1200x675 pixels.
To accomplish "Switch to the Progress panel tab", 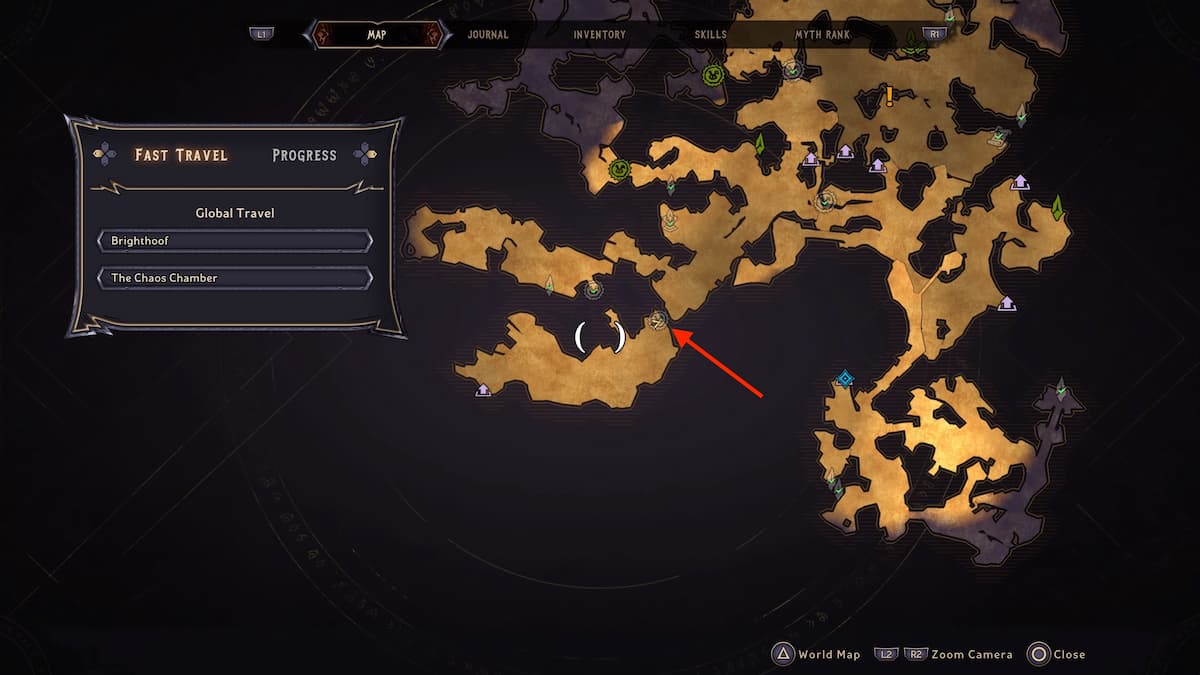I will click(x=304, y=156).
